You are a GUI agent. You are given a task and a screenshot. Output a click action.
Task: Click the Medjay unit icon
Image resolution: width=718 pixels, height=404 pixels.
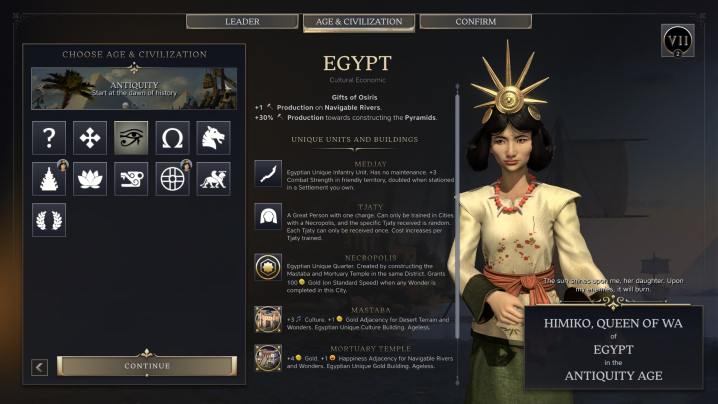tap(268, 174)
